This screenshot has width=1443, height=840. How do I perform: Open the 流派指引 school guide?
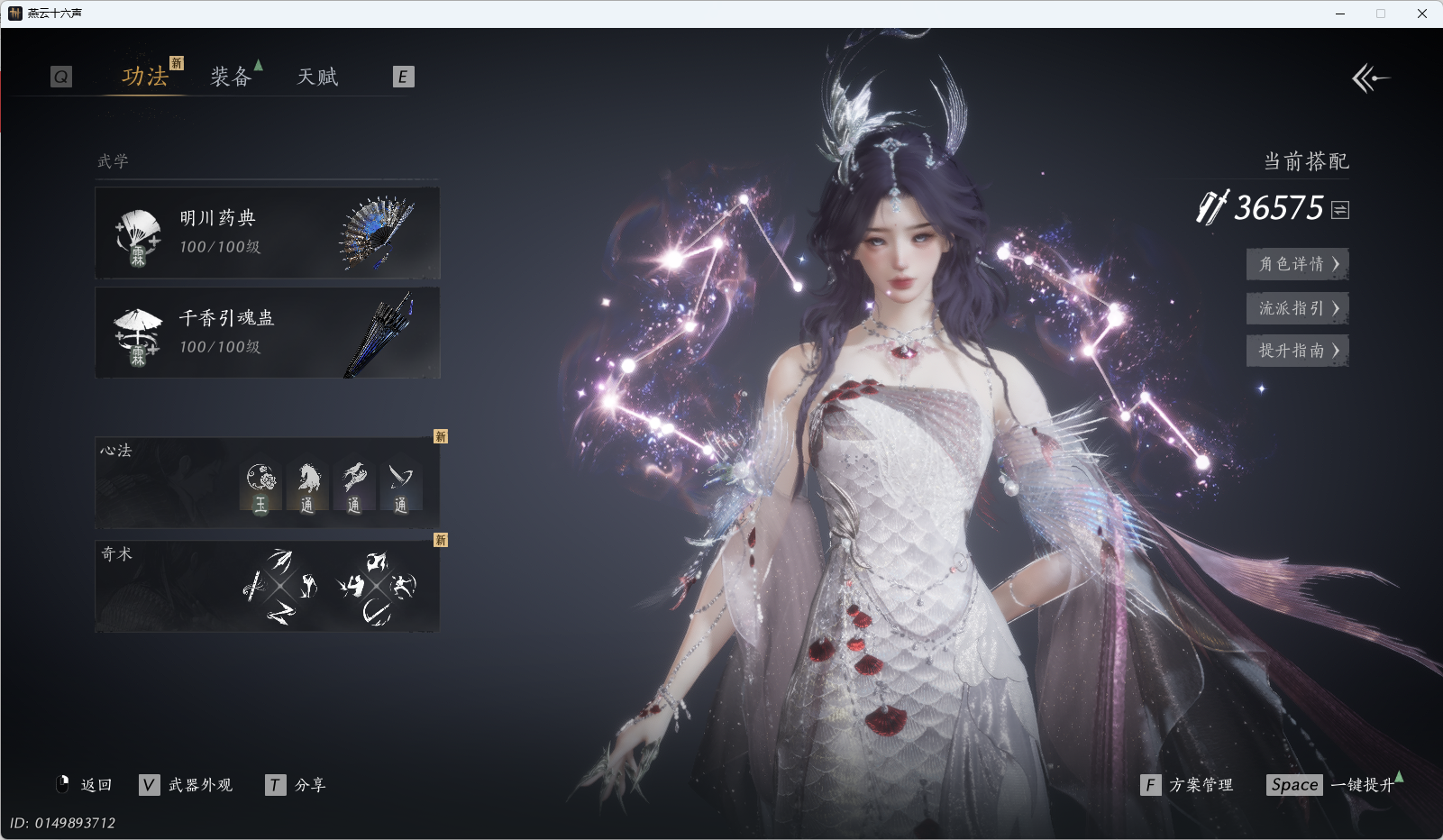coord(1297,308)
